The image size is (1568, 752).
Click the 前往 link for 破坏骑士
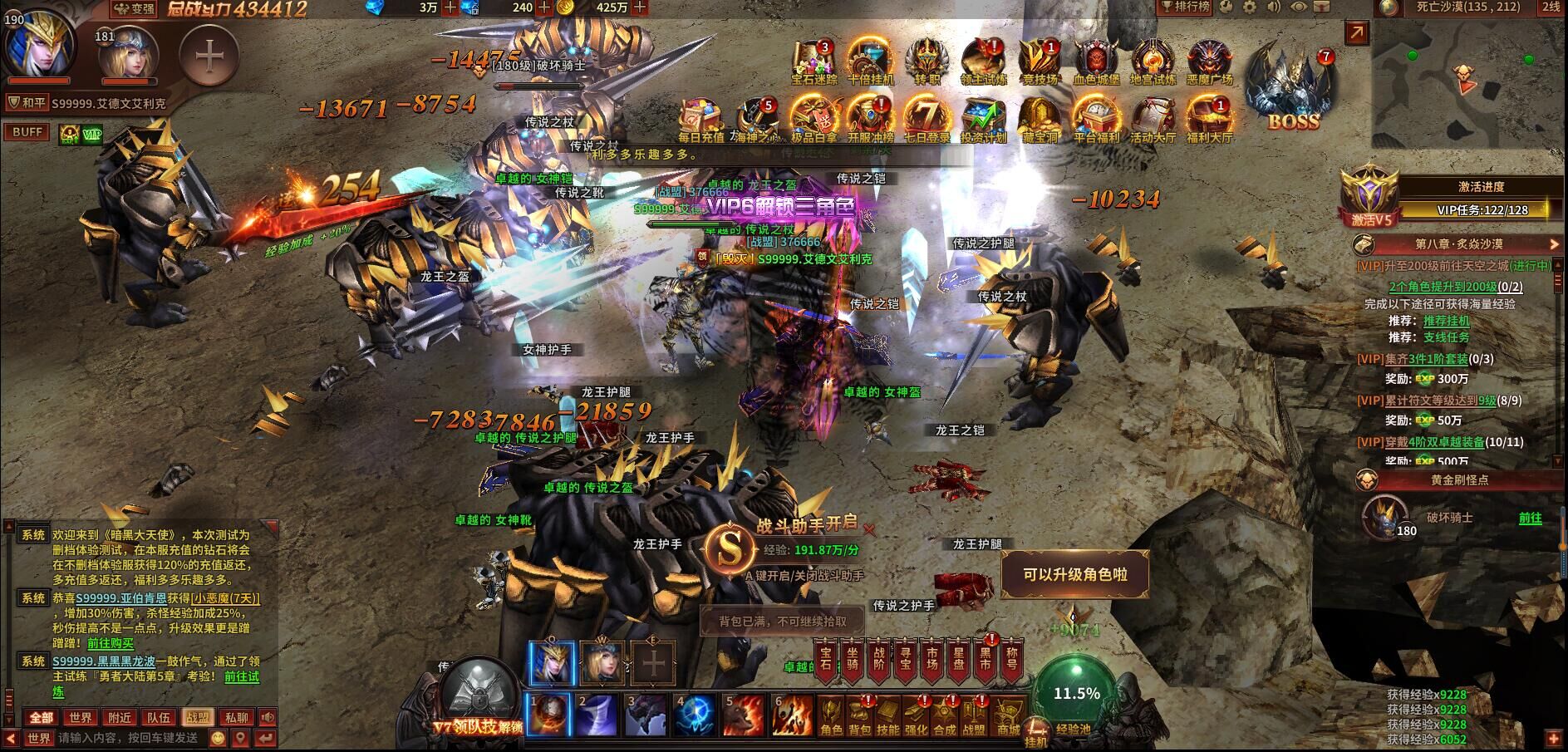[1530, 518]
